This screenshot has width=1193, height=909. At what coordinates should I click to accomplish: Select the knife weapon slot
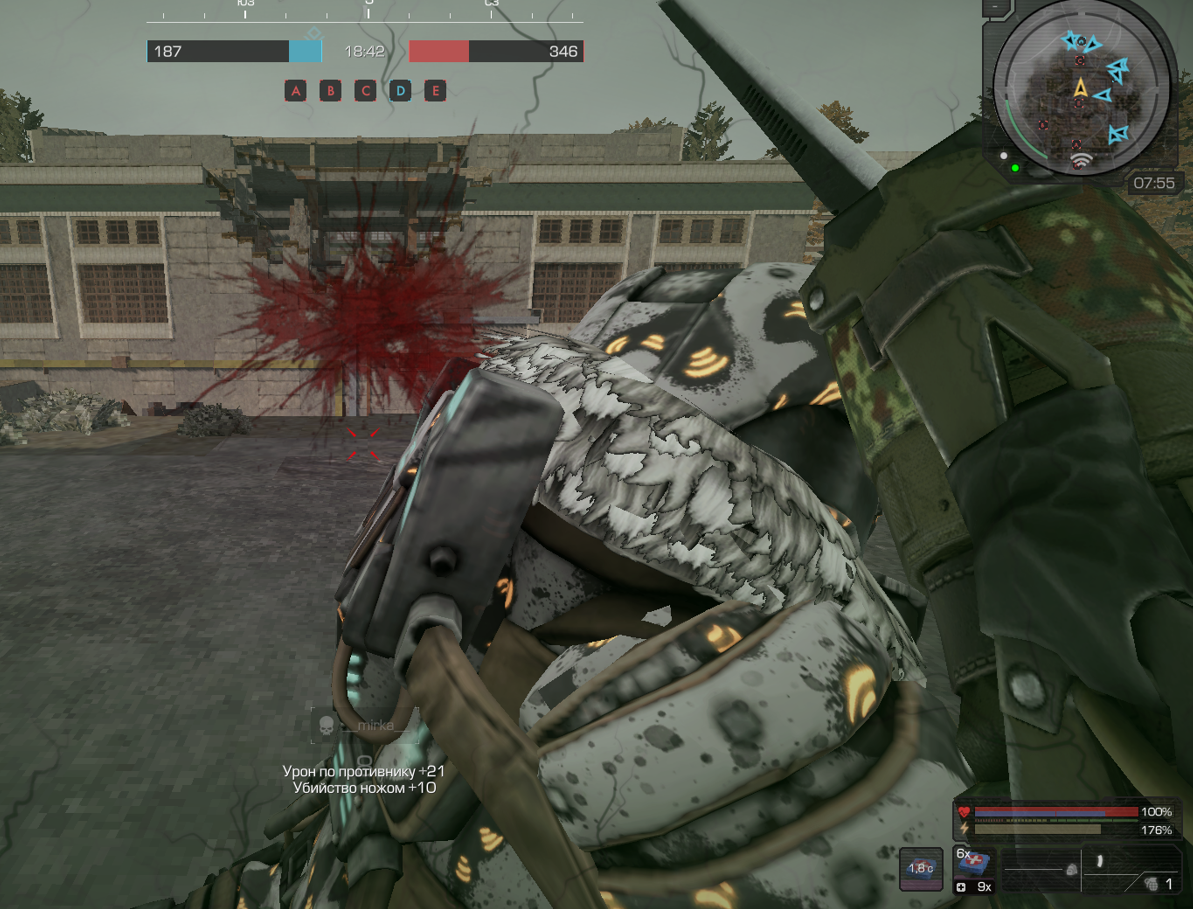[1099, 860]
